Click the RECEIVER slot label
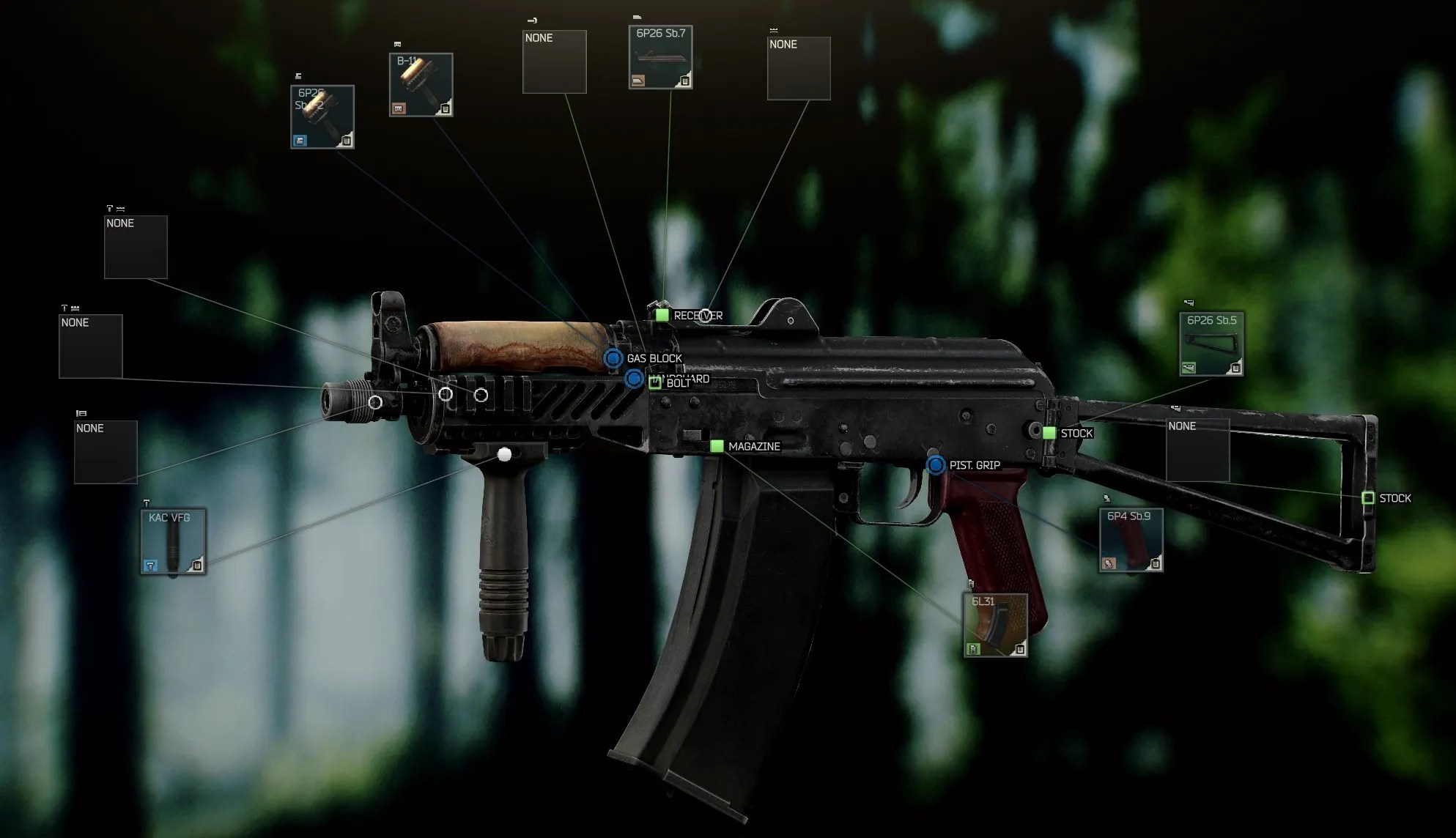Viewport: 1456px width, 838px height. (x=698, y=315)
